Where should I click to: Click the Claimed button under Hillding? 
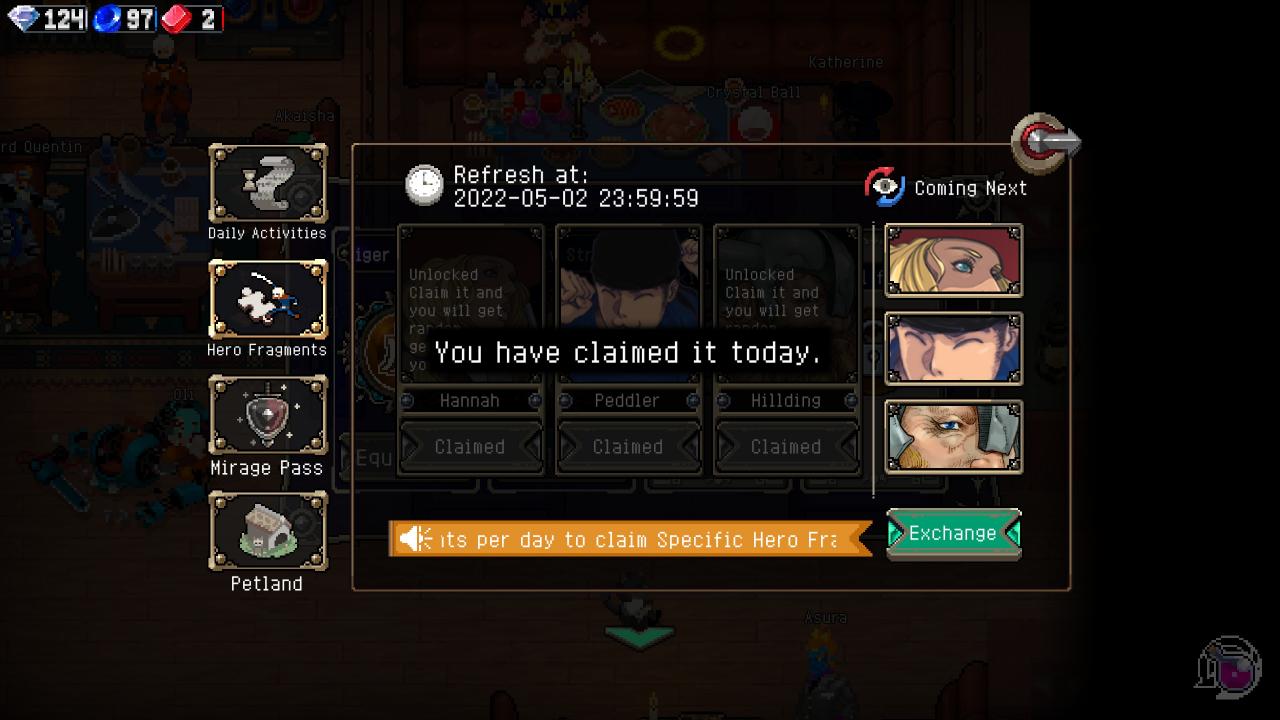786,447
